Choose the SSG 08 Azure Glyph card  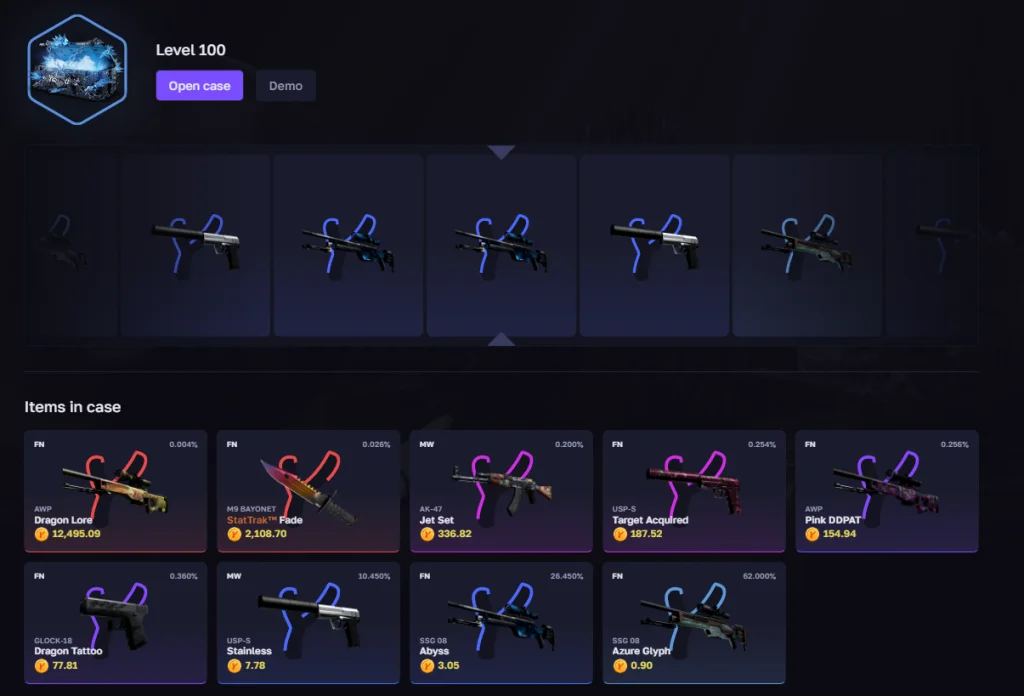(x=694, y=622)
